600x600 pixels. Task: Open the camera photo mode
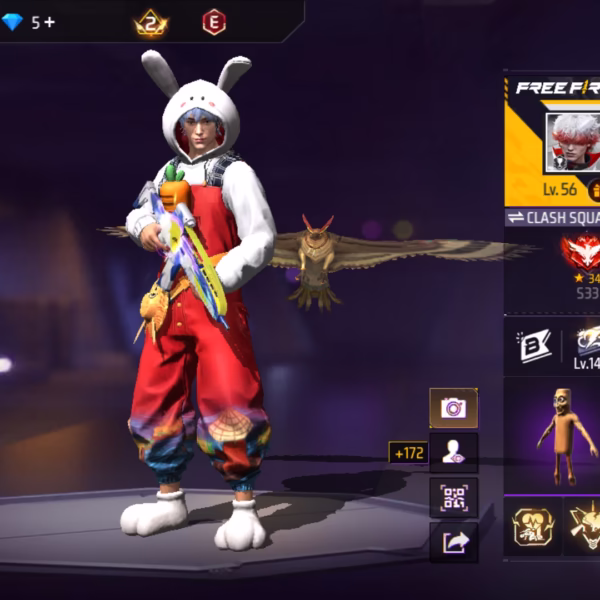453,408
